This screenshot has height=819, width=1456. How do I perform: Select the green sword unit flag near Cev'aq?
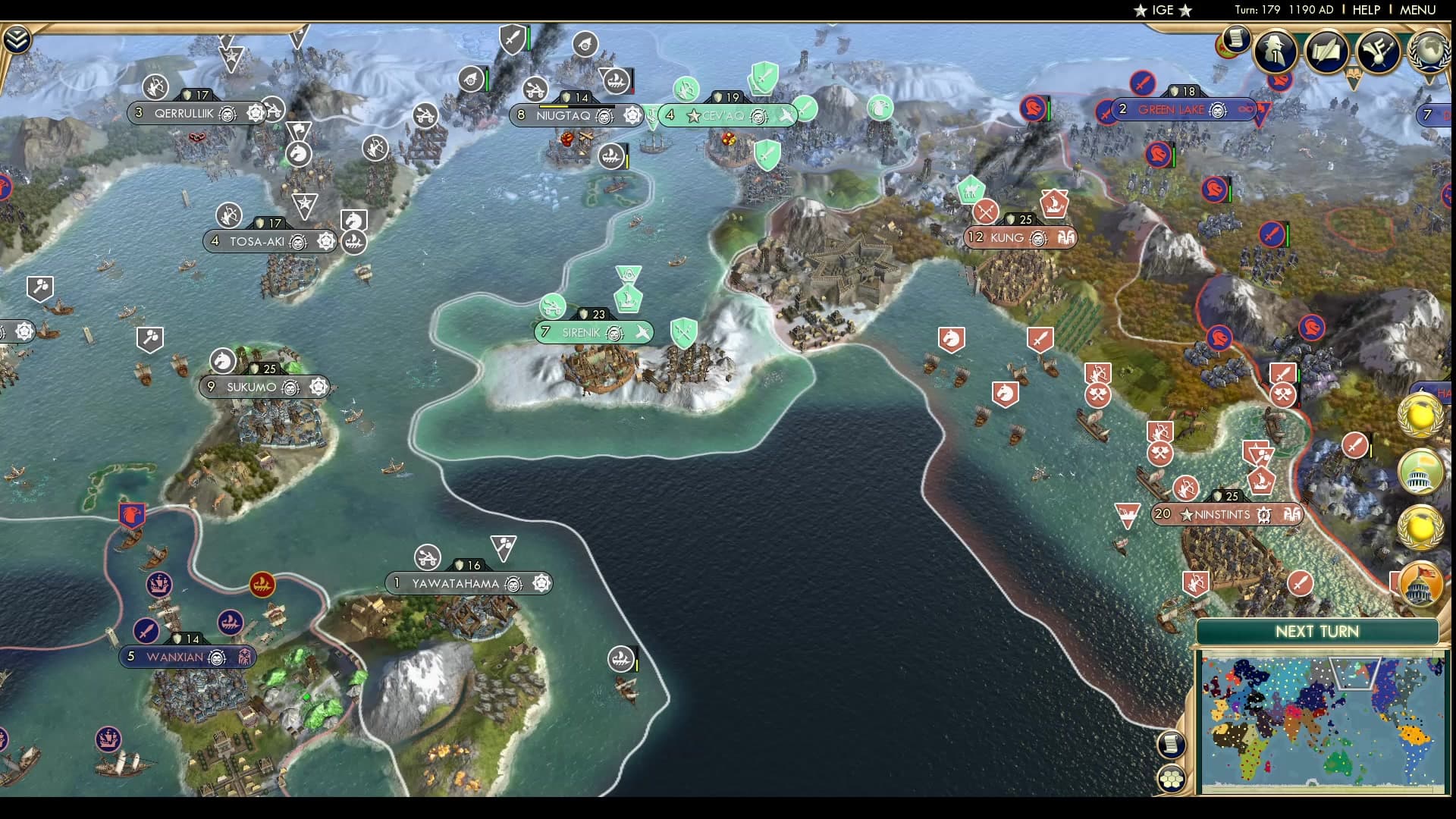764,77
